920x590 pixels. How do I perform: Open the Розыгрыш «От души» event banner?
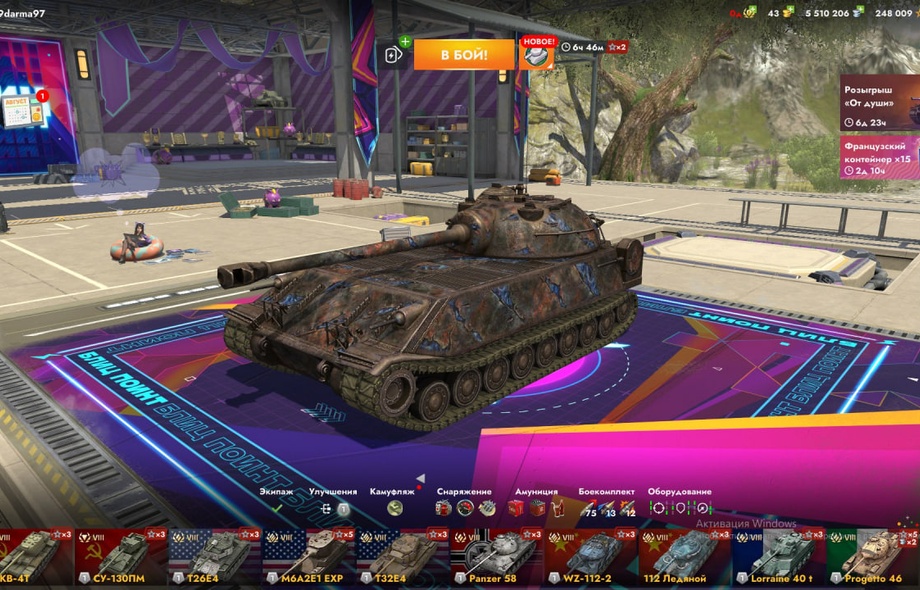879,102
